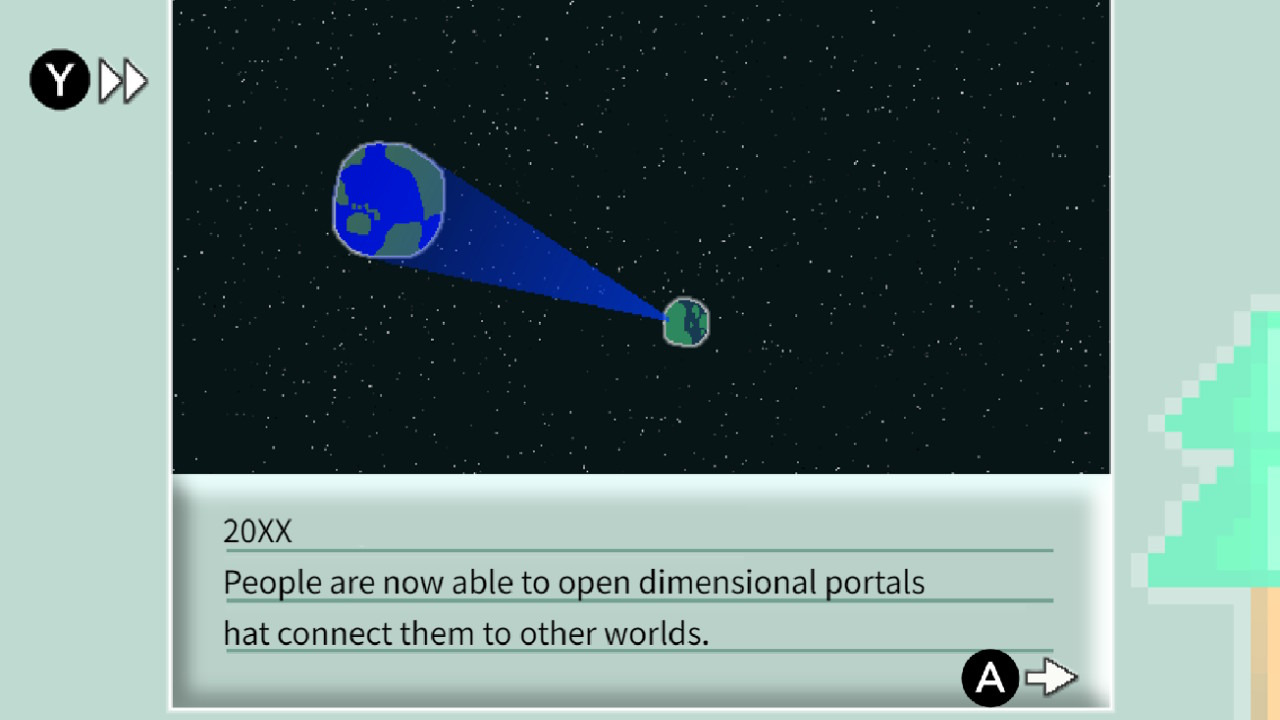The height and width of the screenshot is (720, 1280).
Task: Advance dialogue with the arrow prompt
Action: click(1052, 678)
